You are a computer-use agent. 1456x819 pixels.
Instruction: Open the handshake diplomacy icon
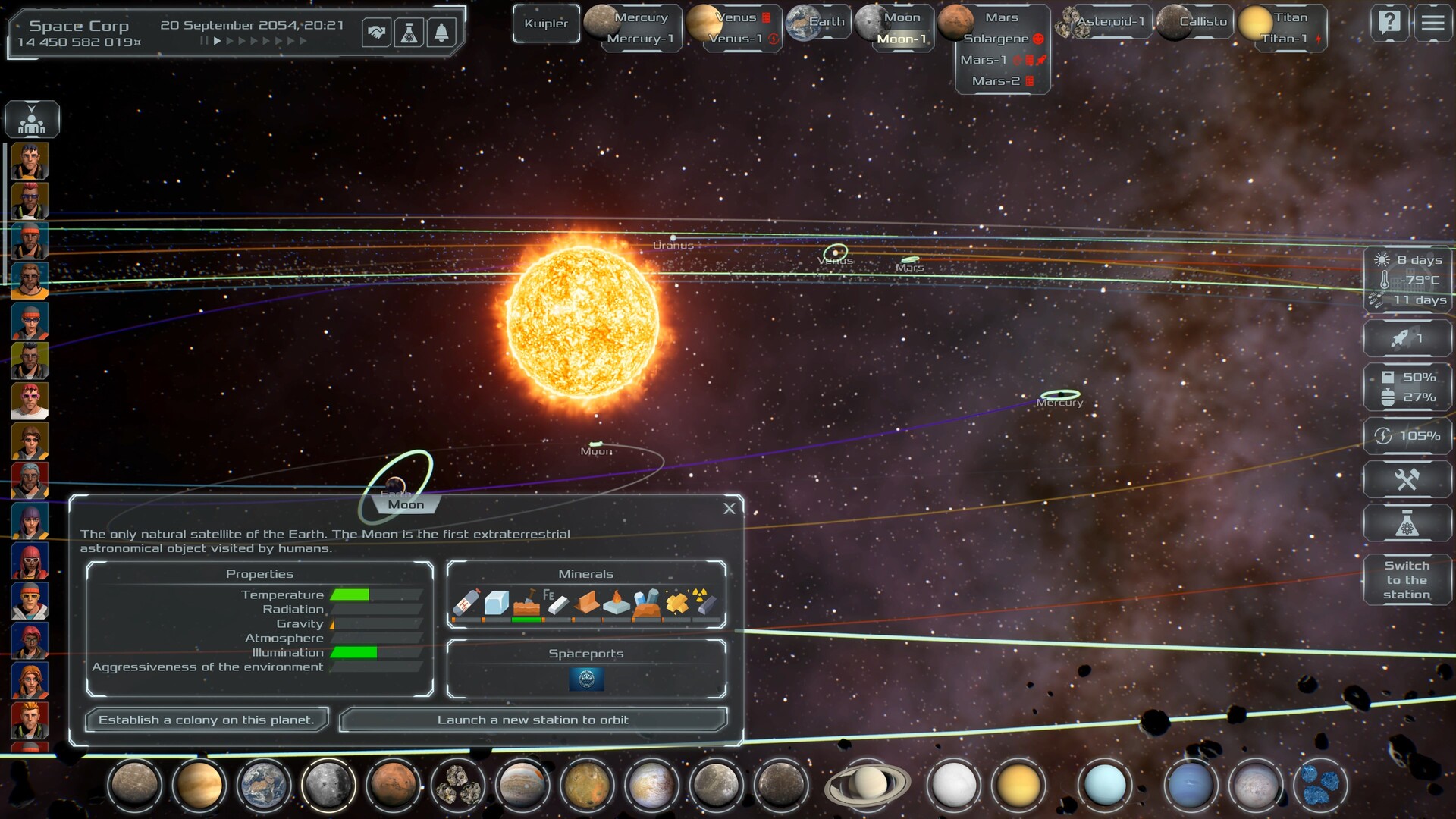[376, 33]
